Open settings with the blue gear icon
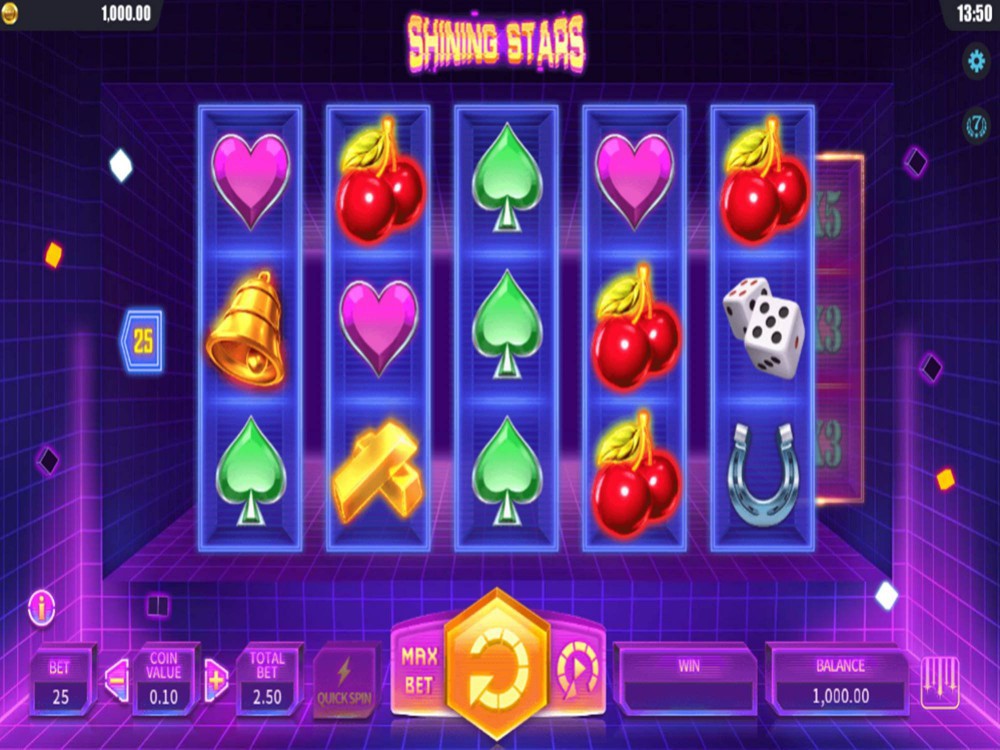 [975, 61]
